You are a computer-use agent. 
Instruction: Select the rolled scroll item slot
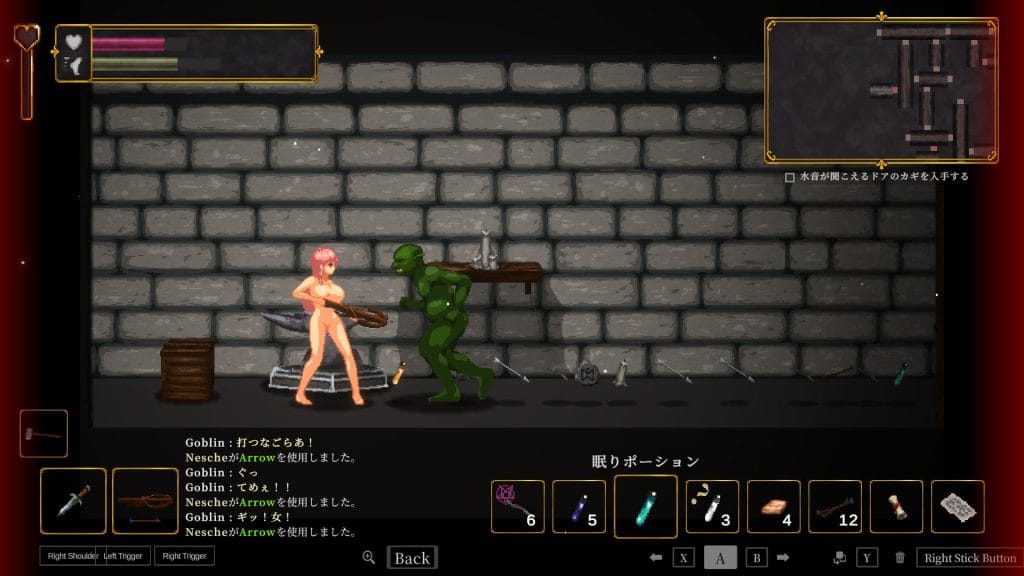click(x=896, y=507)
